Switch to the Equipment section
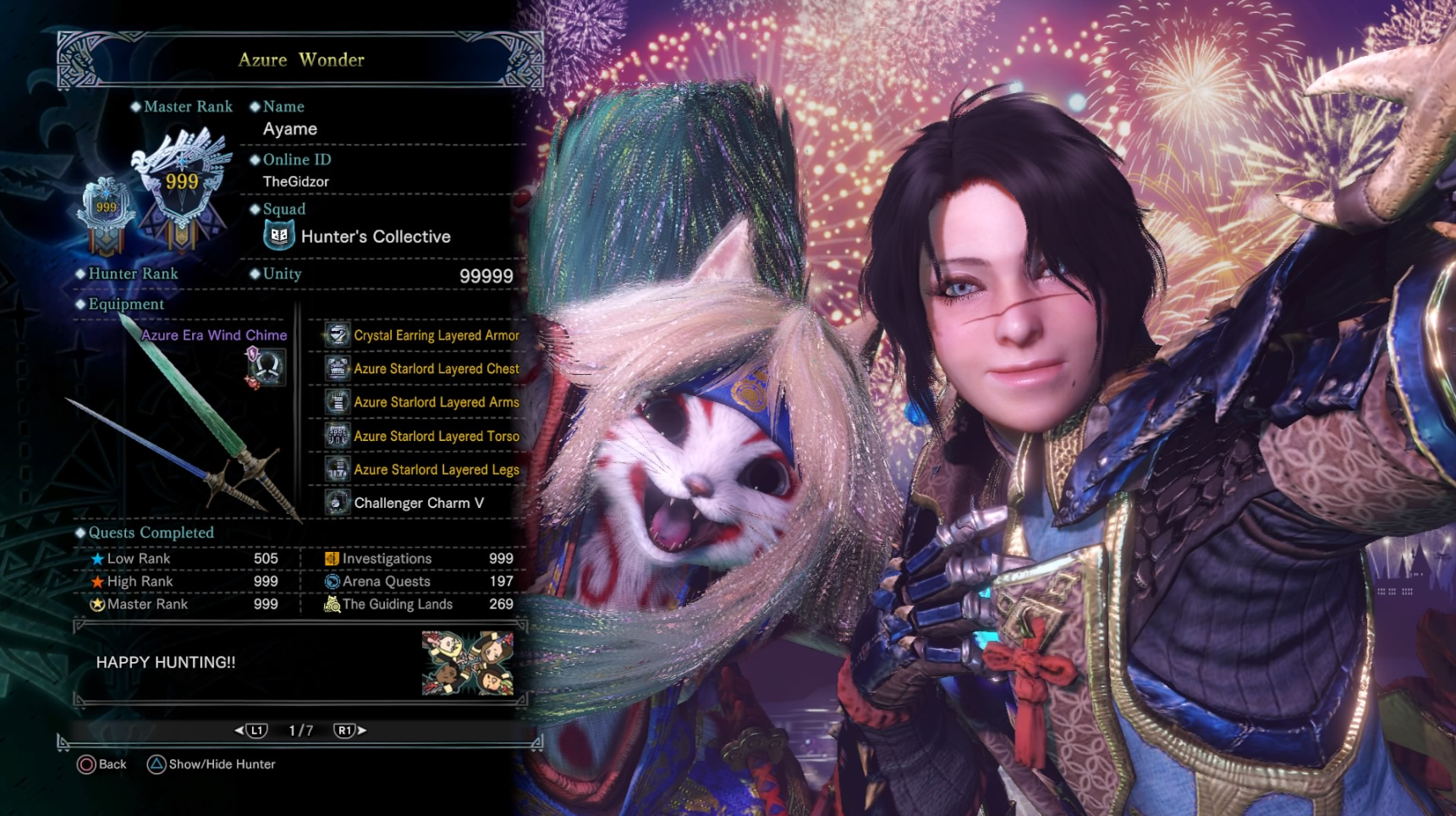Image resolution: width=1456 pixels, height=816 pixels. (124, 303)
